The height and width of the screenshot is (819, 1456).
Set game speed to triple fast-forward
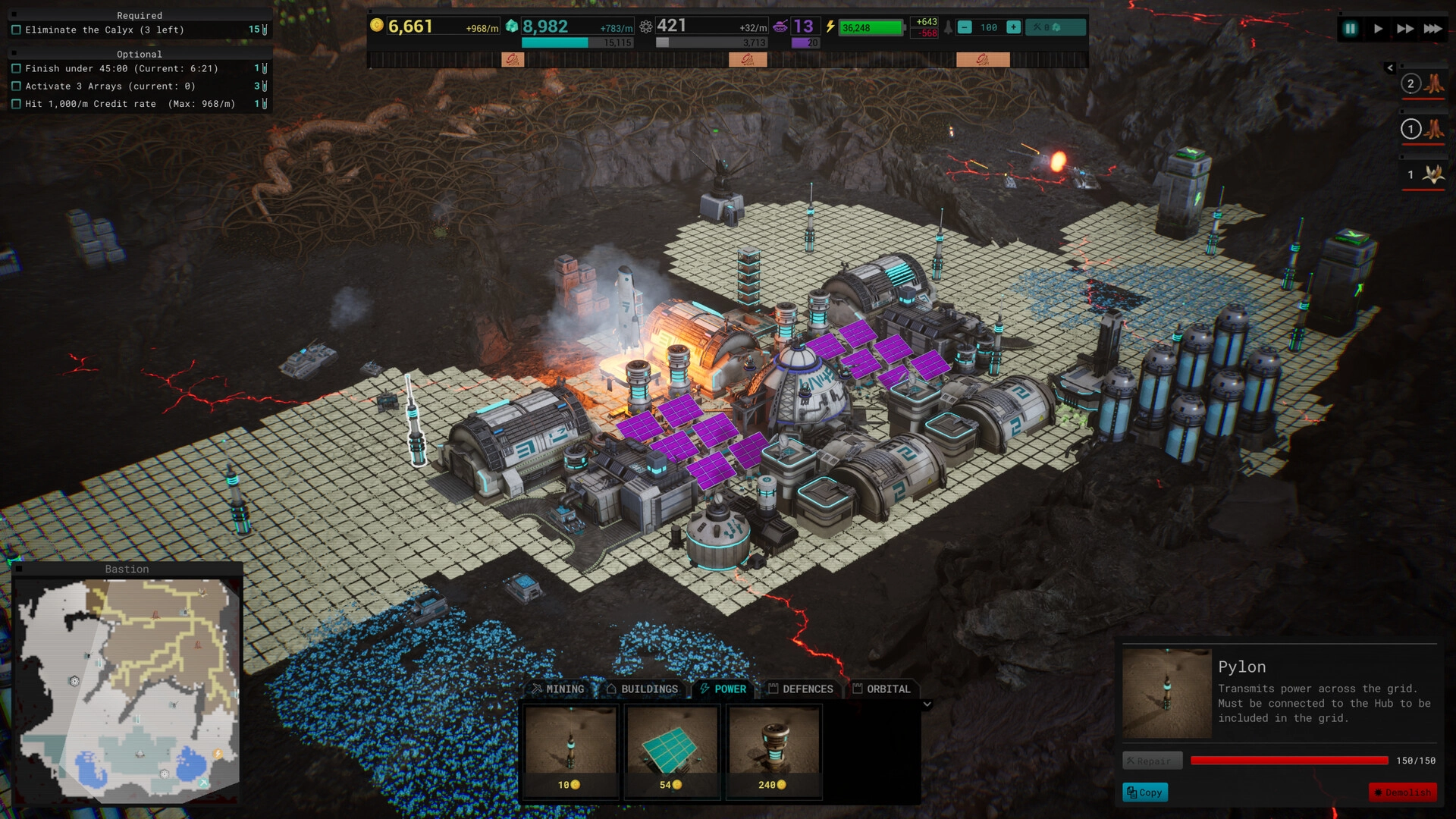(x=1432, y=29)
